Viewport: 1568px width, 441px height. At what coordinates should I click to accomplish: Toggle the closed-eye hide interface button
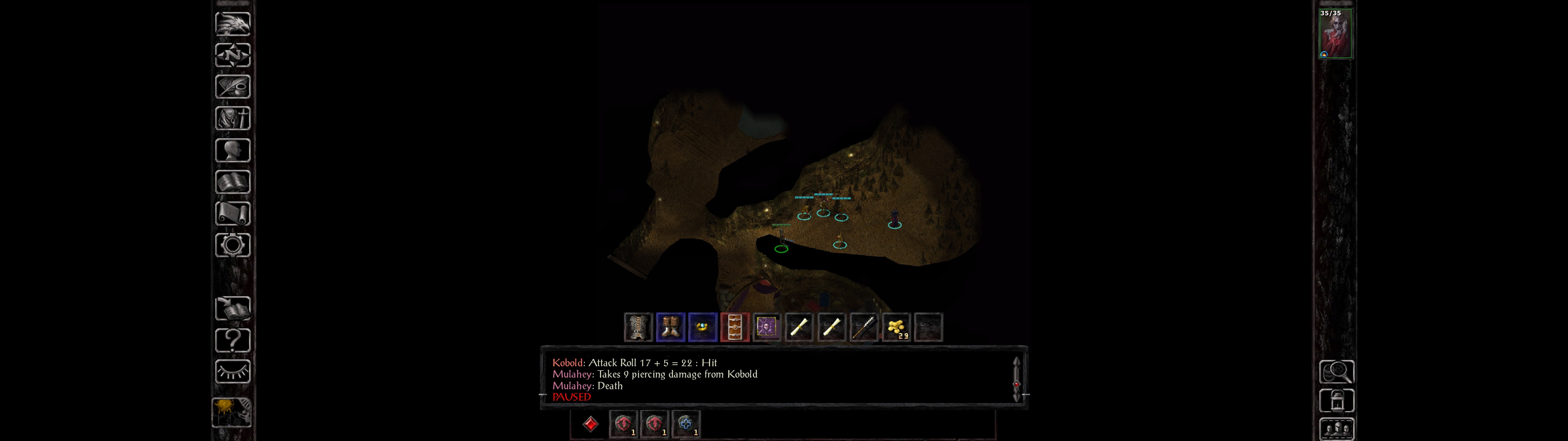click(232, 371)
